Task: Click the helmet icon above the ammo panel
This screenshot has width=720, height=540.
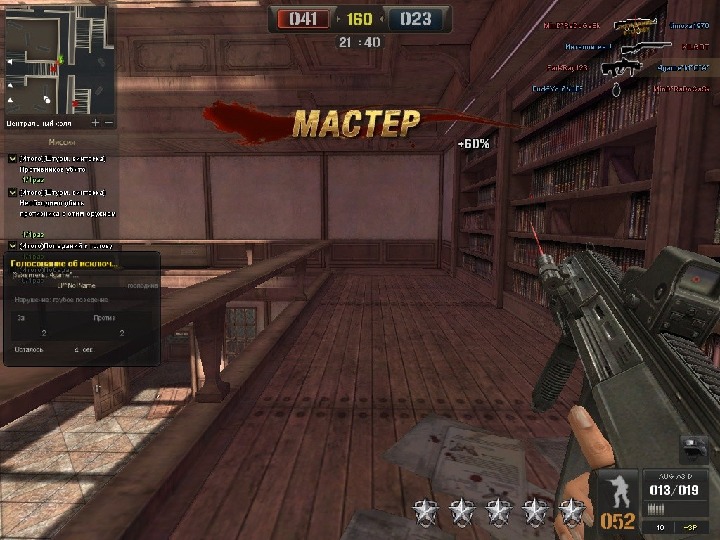Action: pyautogui.click(x=692, y=448)
